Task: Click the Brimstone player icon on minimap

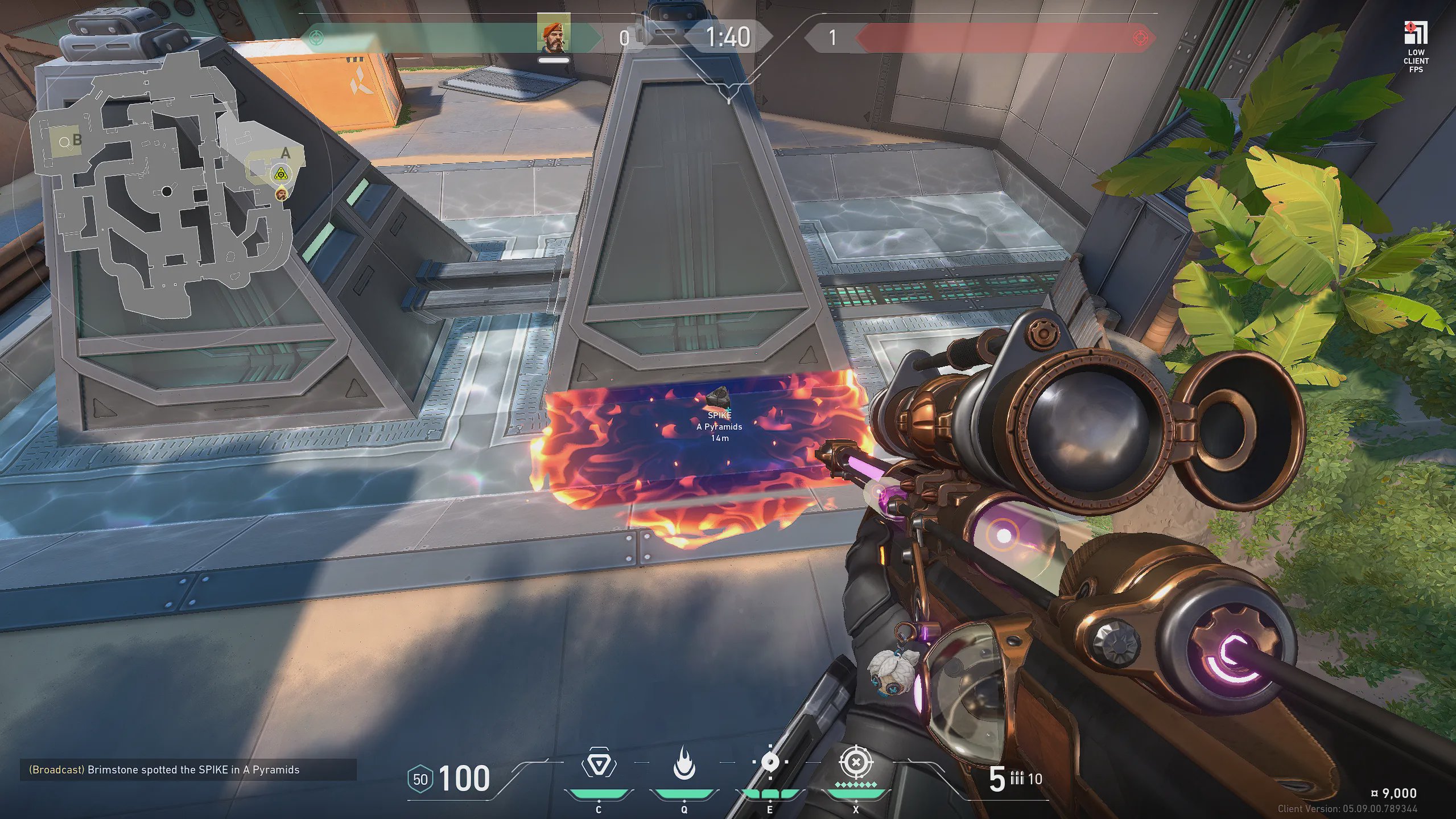Action: (281, 195)
